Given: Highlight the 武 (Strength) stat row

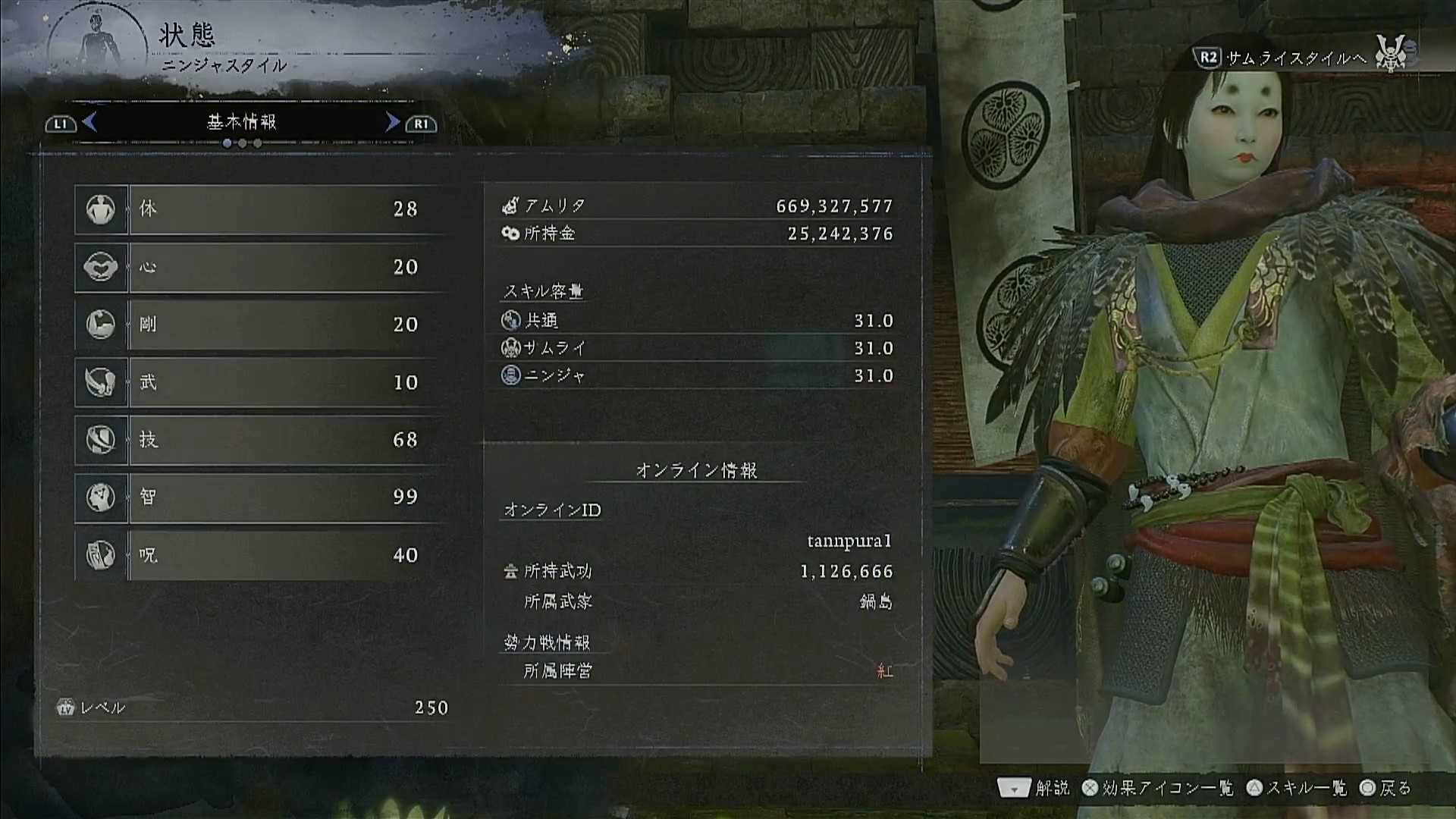Looking at the screenshot, I should (258, 382).
